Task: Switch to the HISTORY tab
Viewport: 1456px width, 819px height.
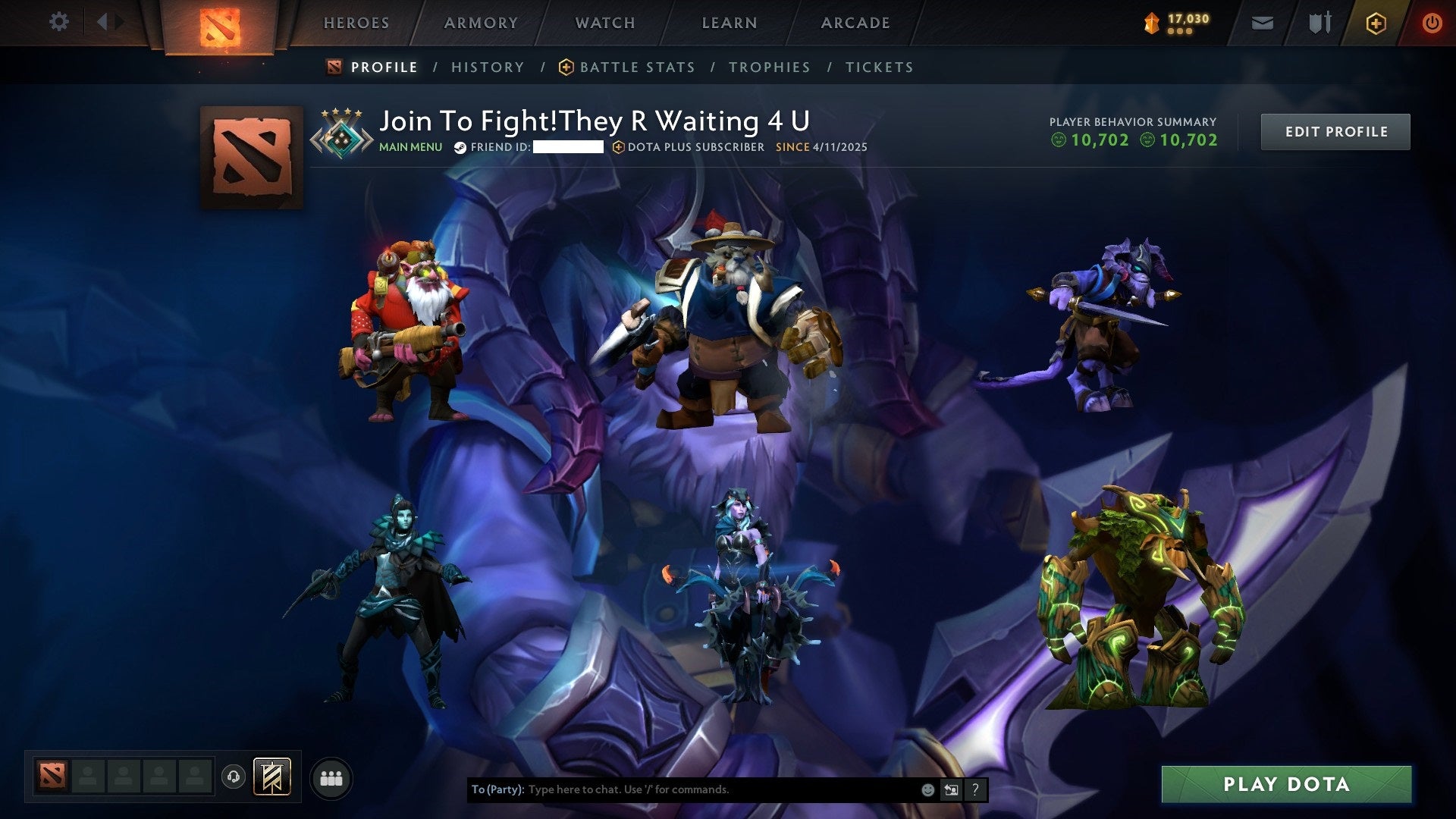Action: click(x=487, y=67)
